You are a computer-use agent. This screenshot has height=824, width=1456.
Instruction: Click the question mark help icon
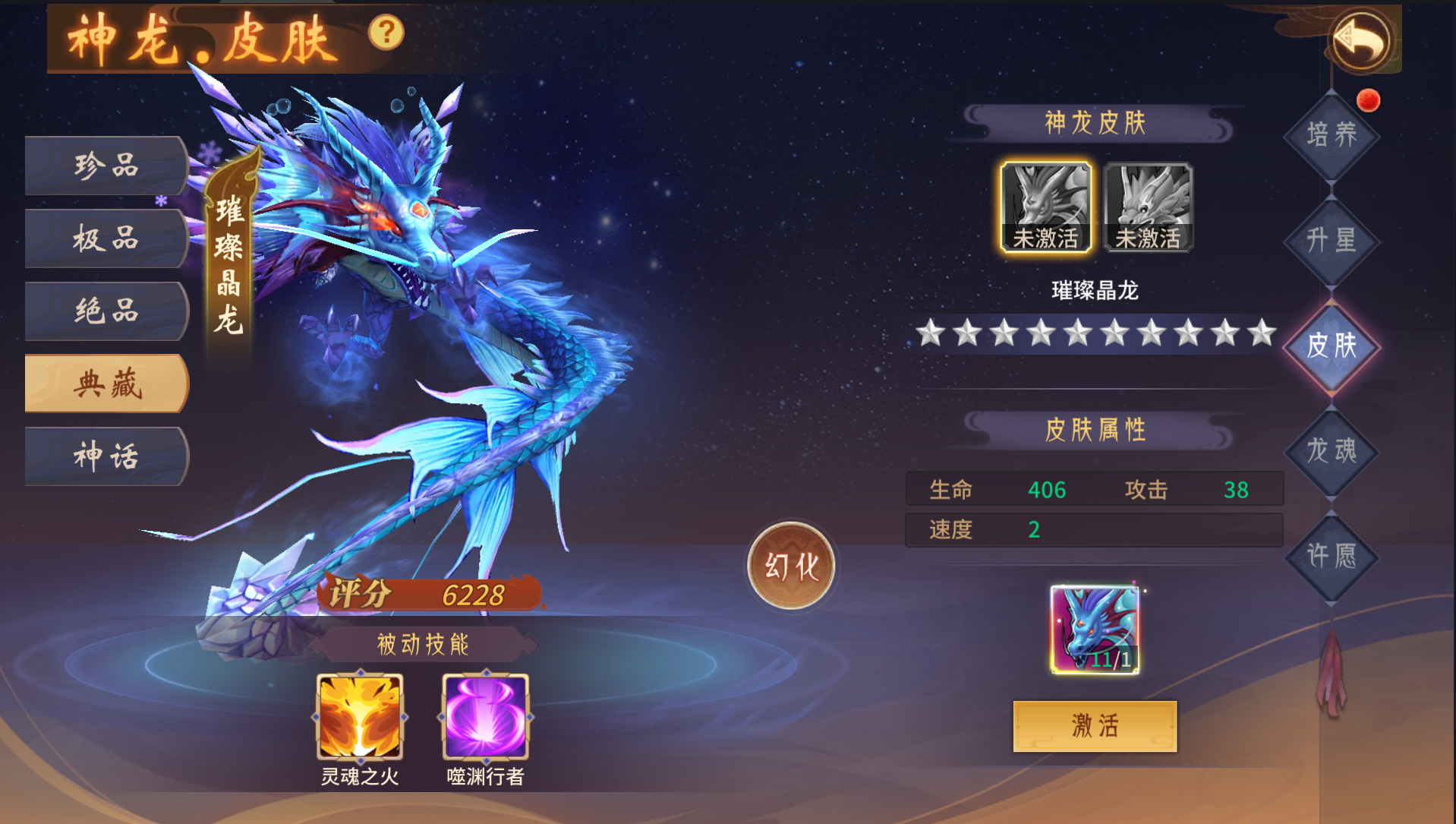click(386, 33)
